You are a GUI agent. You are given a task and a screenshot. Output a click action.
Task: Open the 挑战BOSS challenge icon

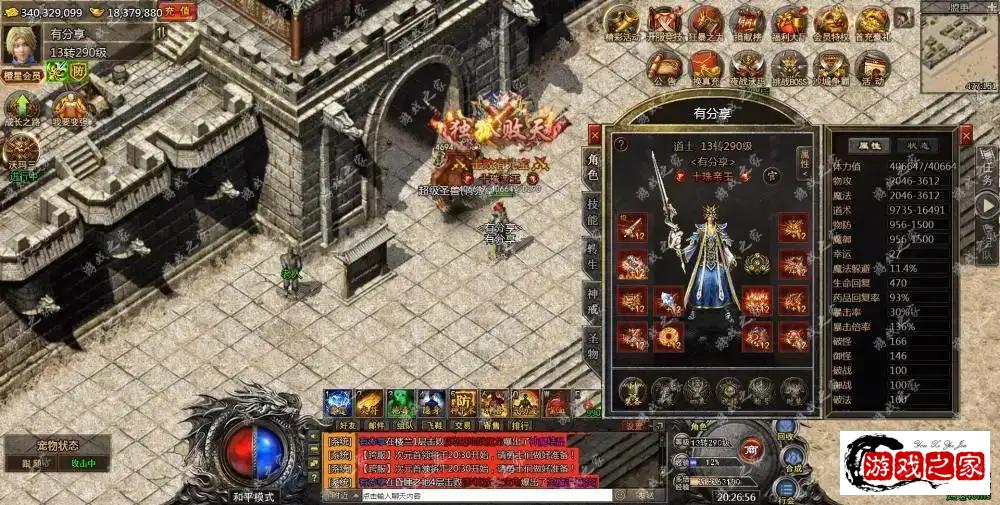[x=789, y=67]
